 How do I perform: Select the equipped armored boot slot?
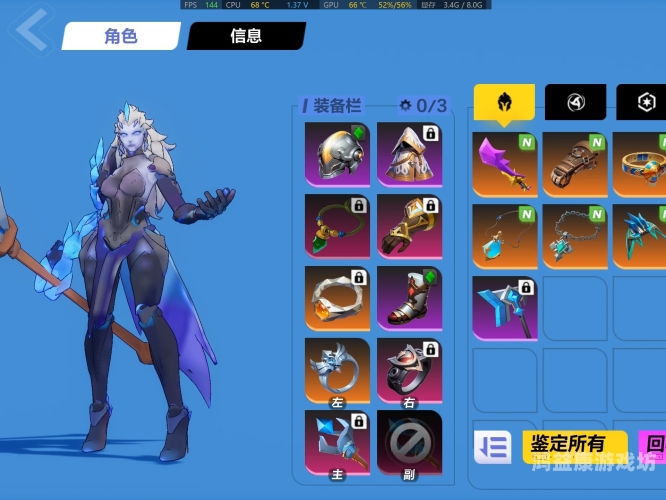(409, 298)
